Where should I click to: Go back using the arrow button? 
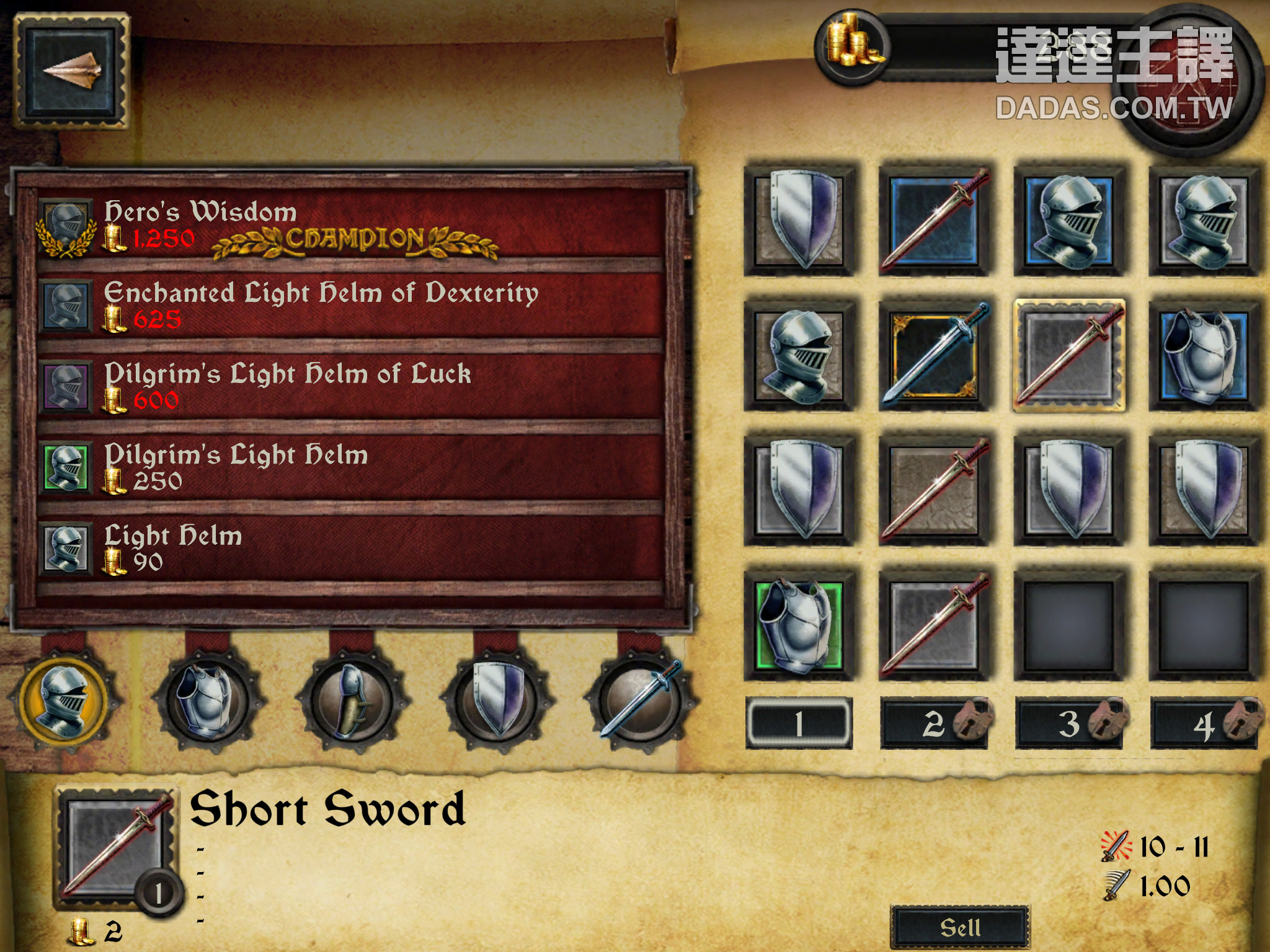70,71
